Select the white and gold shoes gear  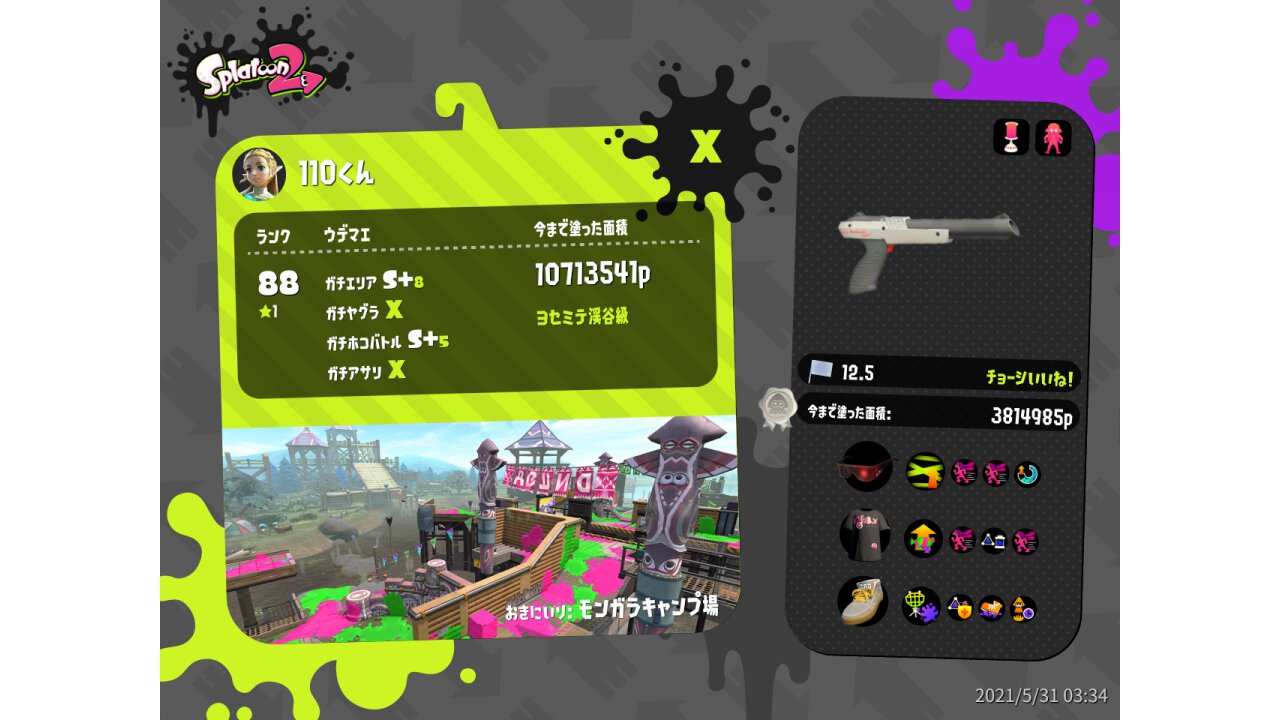pyautogui.click(x=863, y=602)
